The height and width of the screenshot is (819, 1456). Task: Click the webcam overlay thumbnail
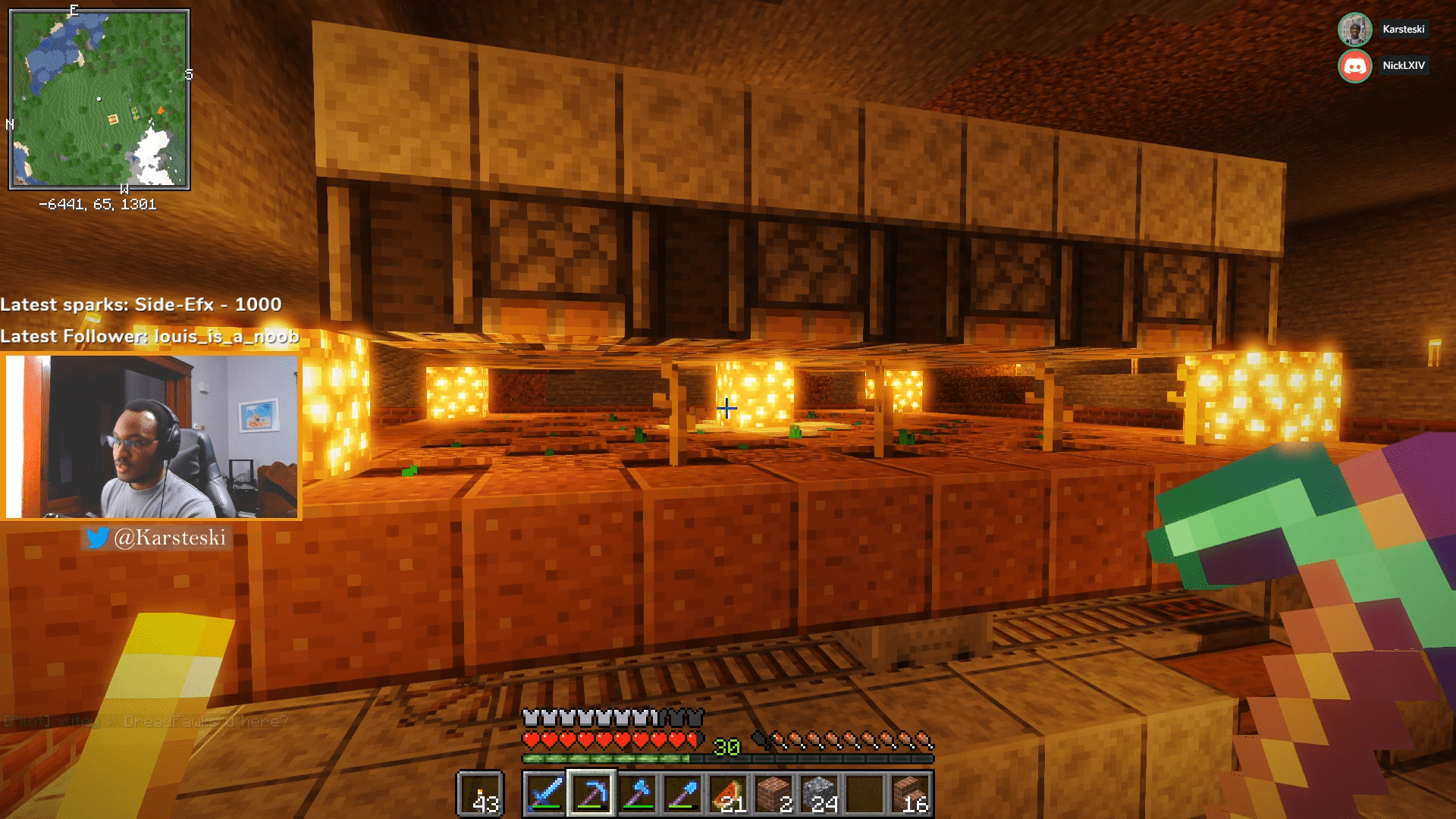point(152,438)
